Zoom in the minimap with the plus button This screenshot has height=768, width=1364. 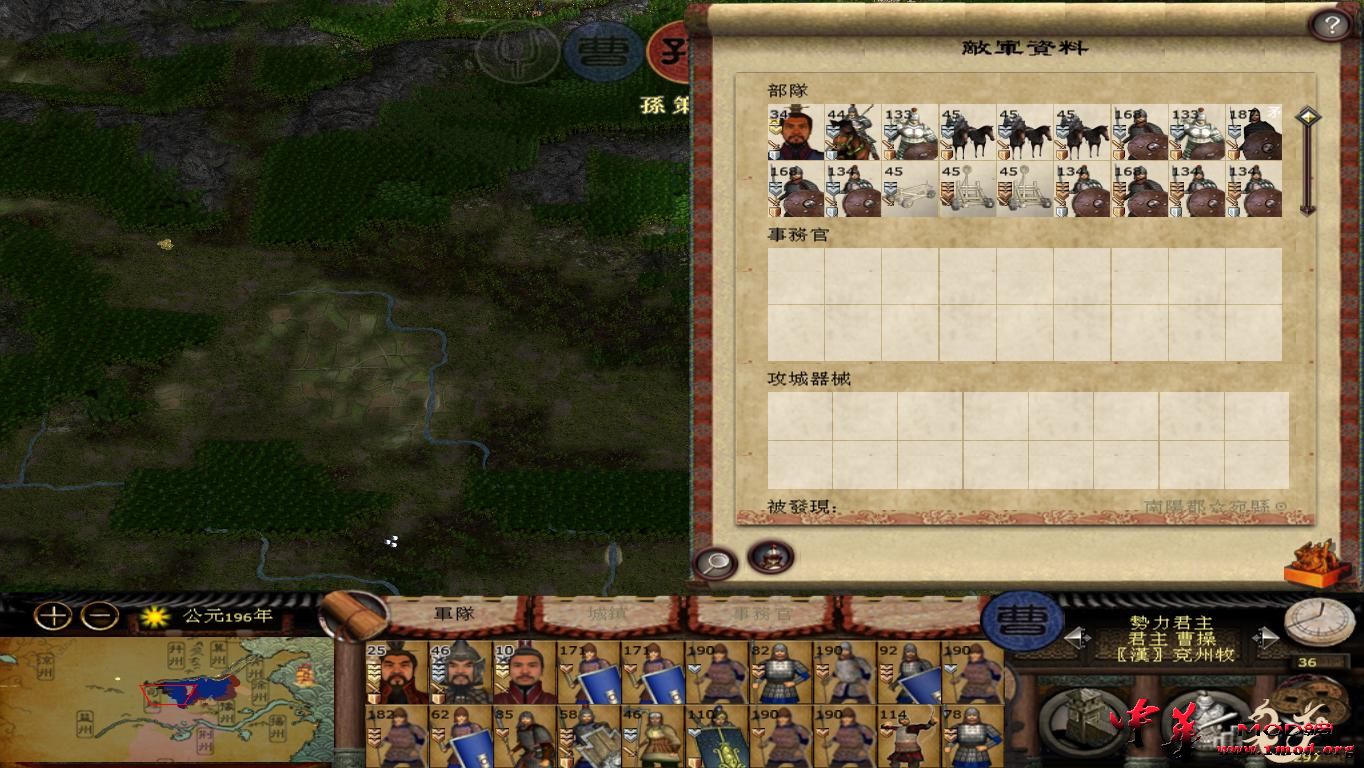52,616
